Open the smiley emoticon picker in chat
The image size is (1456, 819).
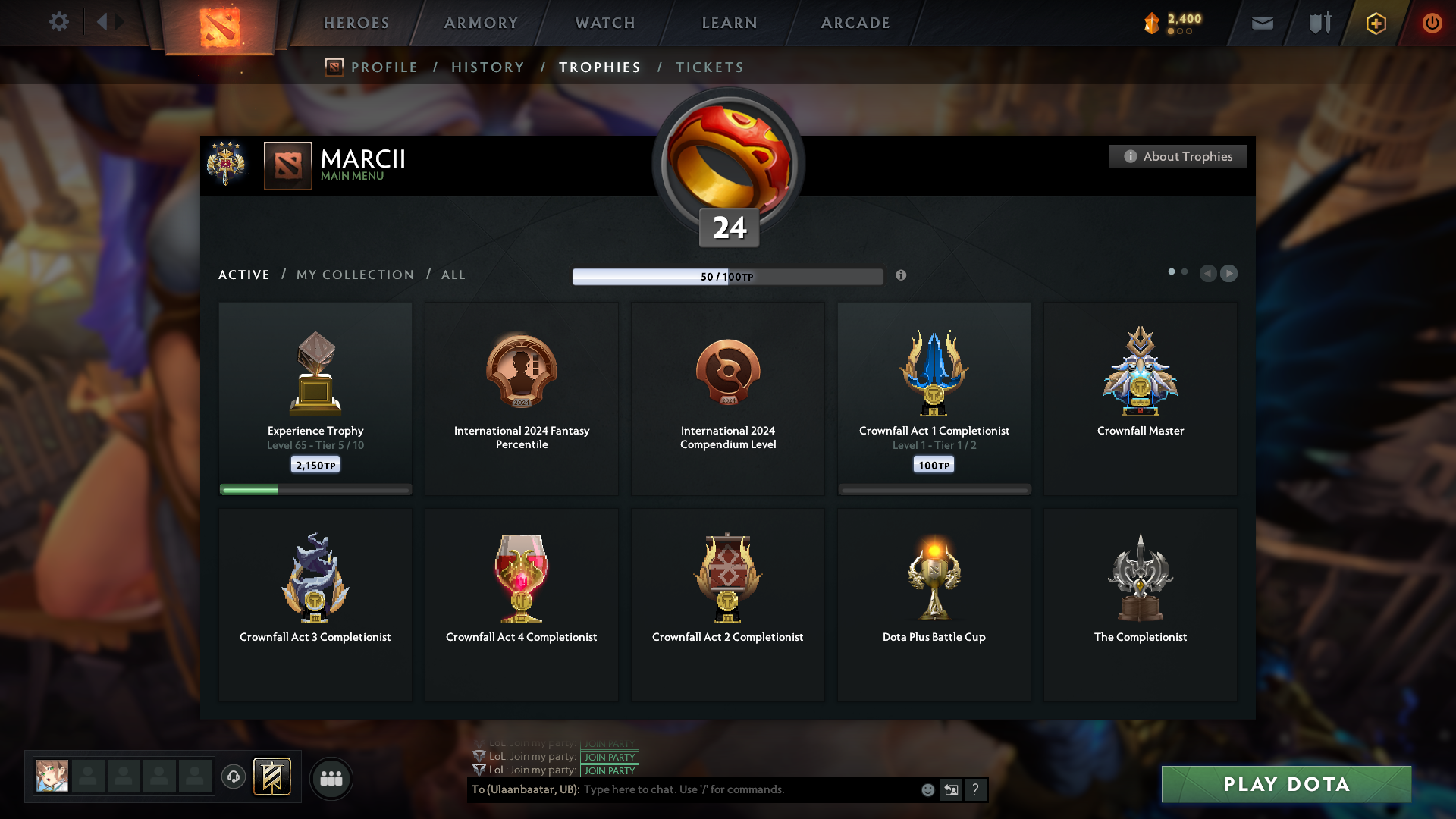coord(927,789)
